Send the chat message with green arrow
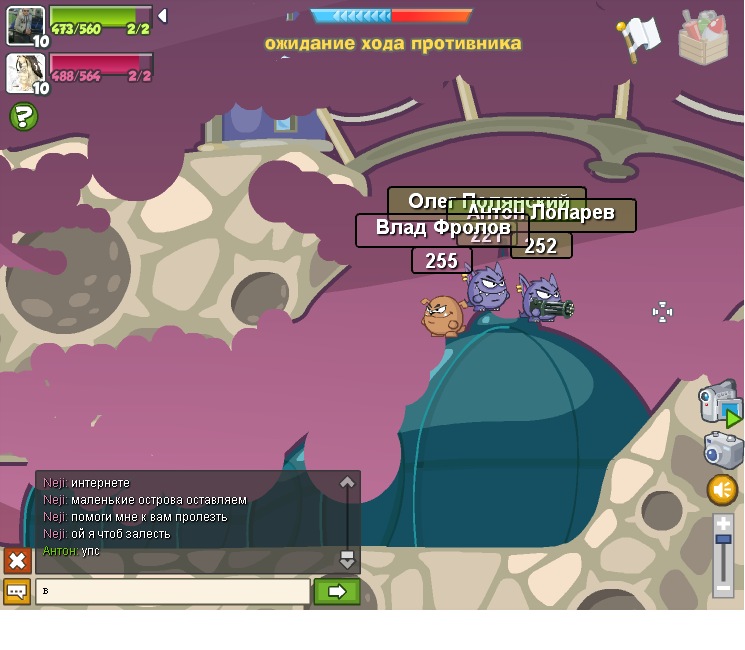Screen dimensions: 745x650 337,592
